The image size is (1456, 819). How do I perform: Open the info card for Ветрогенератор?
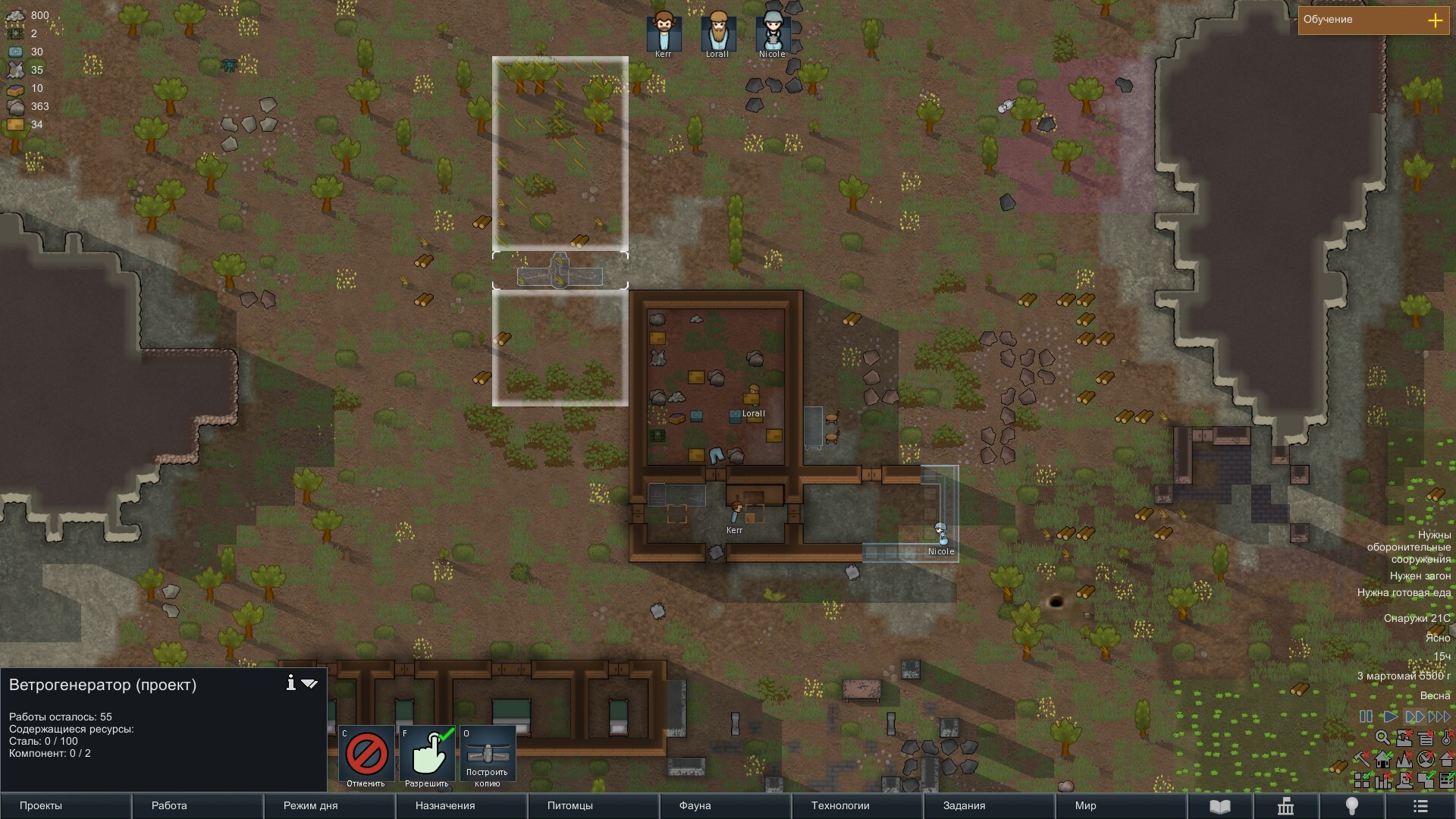[290, 683]
